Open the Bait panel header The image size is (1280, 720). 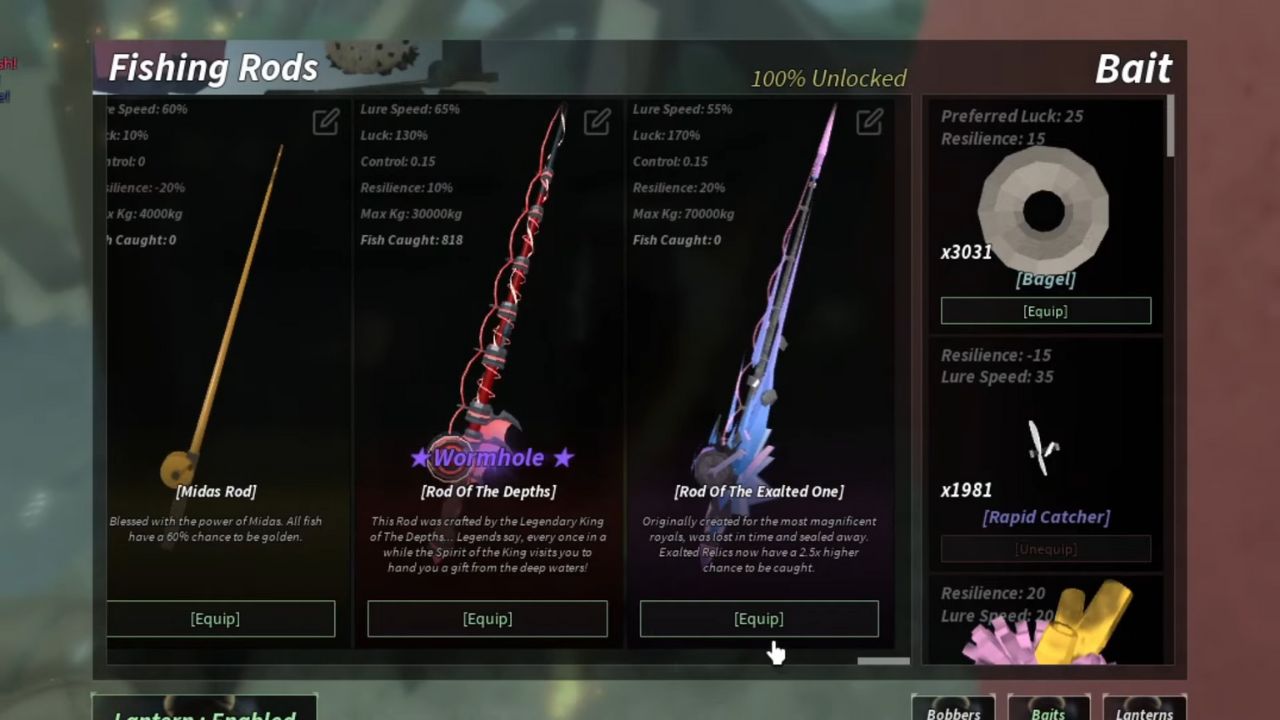point(1135,69)
